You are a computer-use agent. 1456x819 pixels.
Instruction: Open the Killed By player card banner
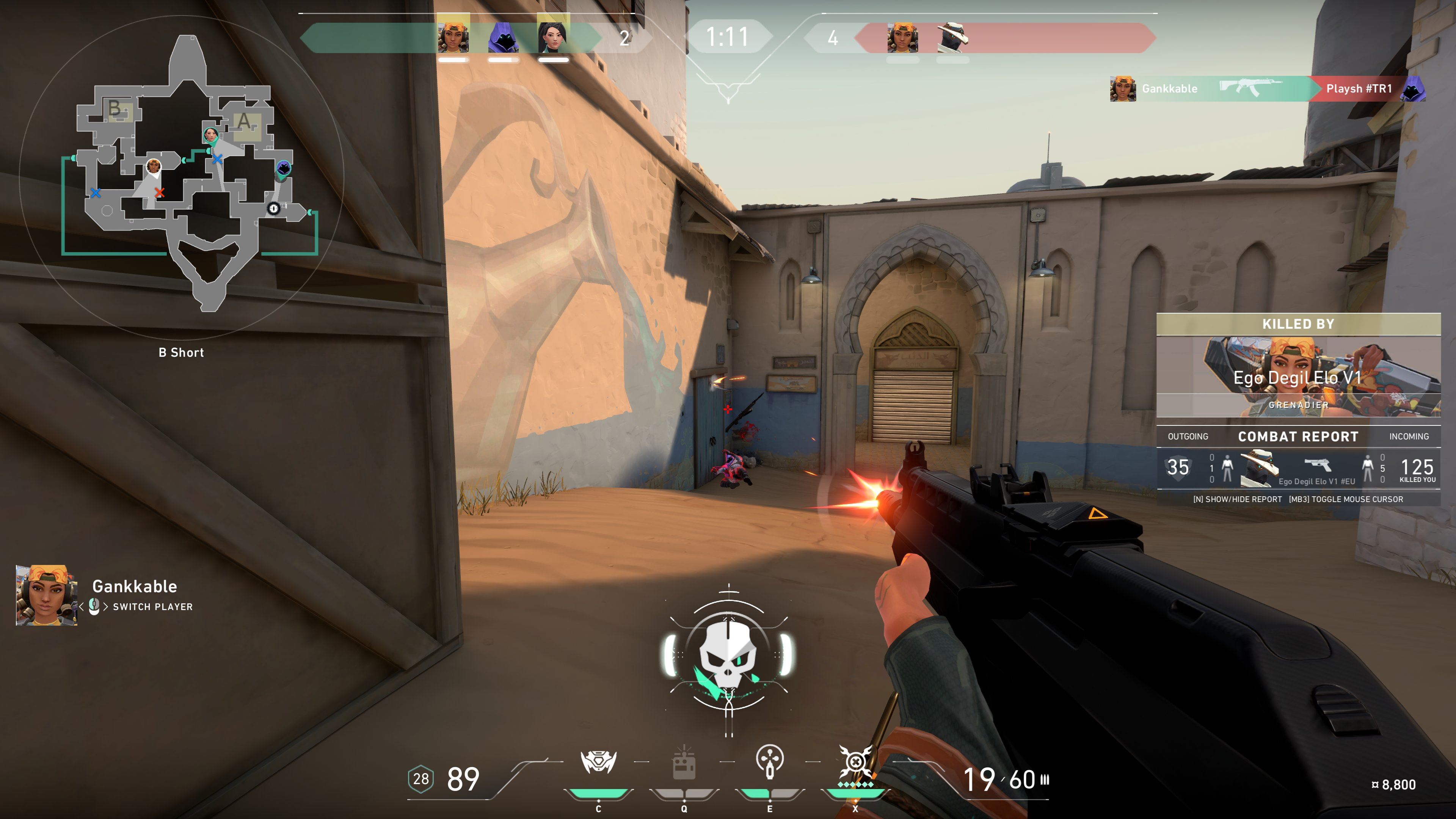[1298, 377]
